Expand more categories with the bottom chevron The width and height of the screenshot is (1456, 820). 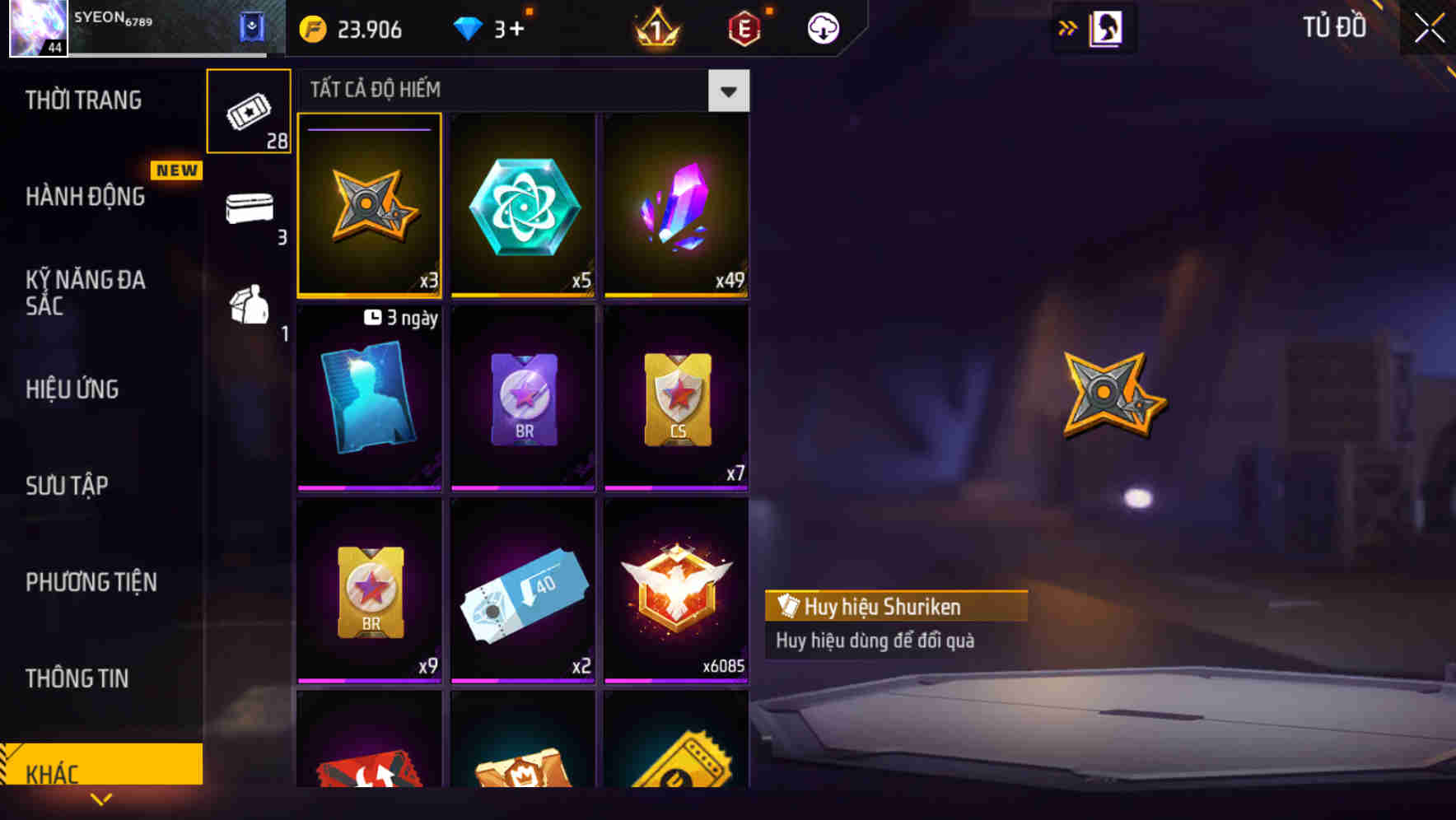[x=101, y=799]
